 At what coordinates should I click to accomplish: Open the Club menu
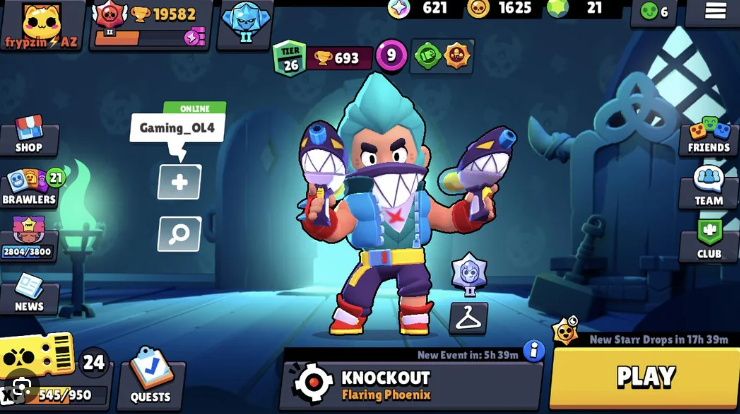click(708, 239)
